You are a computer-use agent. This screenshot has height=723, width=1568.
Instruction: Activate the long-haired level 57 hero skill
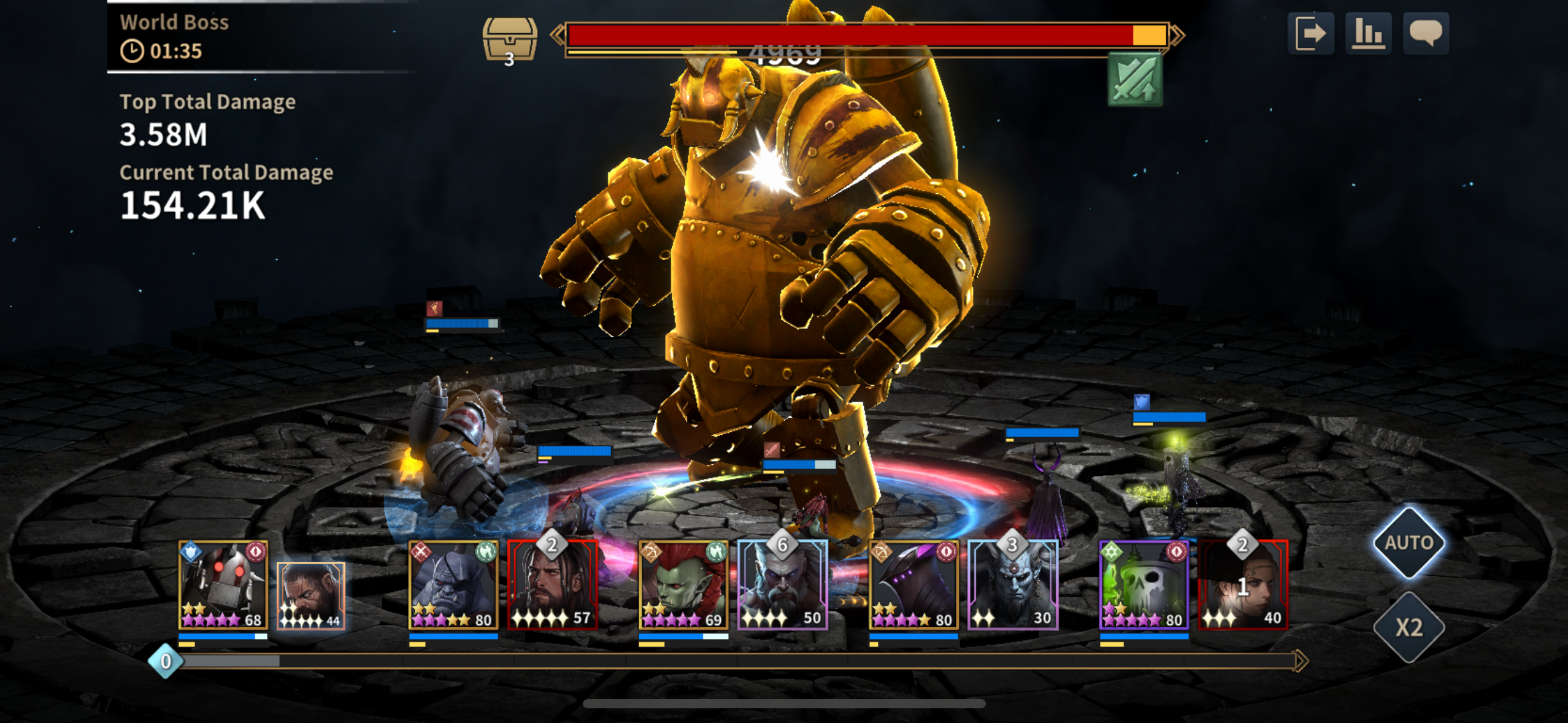click(553, 585)
